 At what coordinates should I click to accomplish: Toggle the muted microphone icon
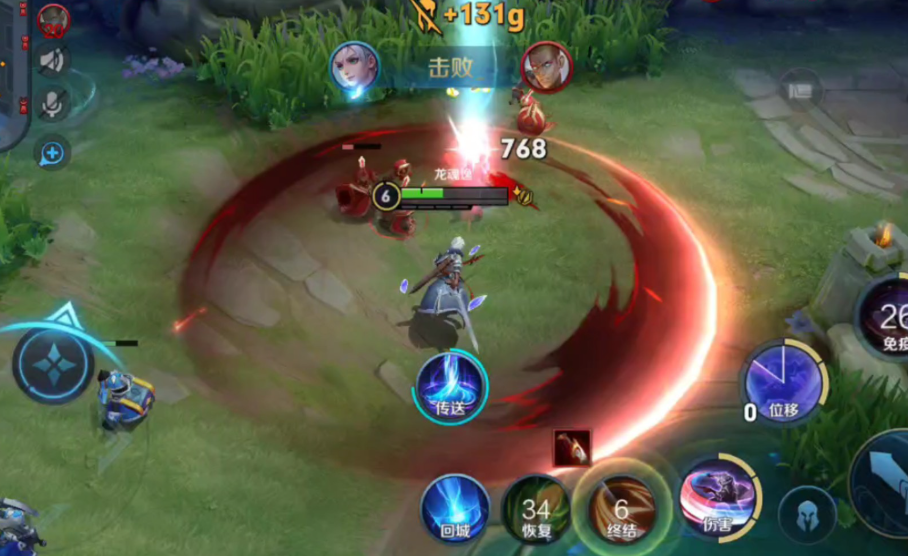tap(53, 104)
